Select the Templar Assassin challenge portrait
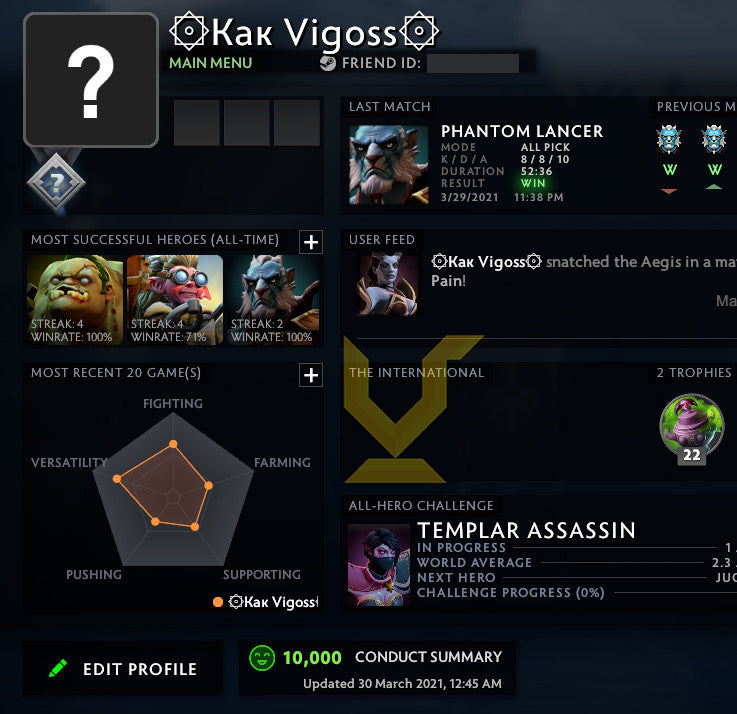 point(379,565)
